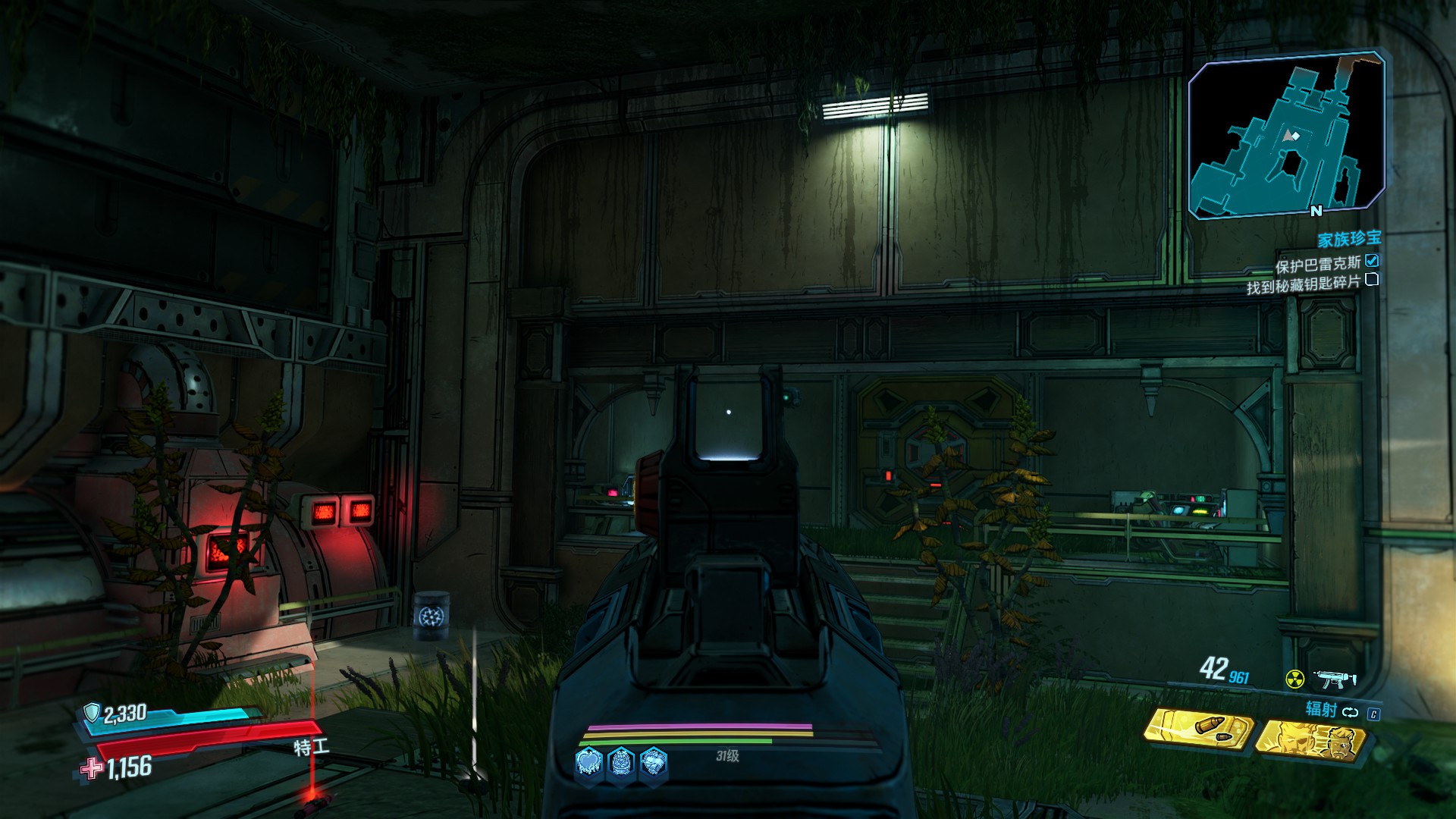The height and width of the screenshot is (819, 1456).
Task: Click the 保护巴雷克斯 objective checkbox
Action: click(x=1372, y=261)
